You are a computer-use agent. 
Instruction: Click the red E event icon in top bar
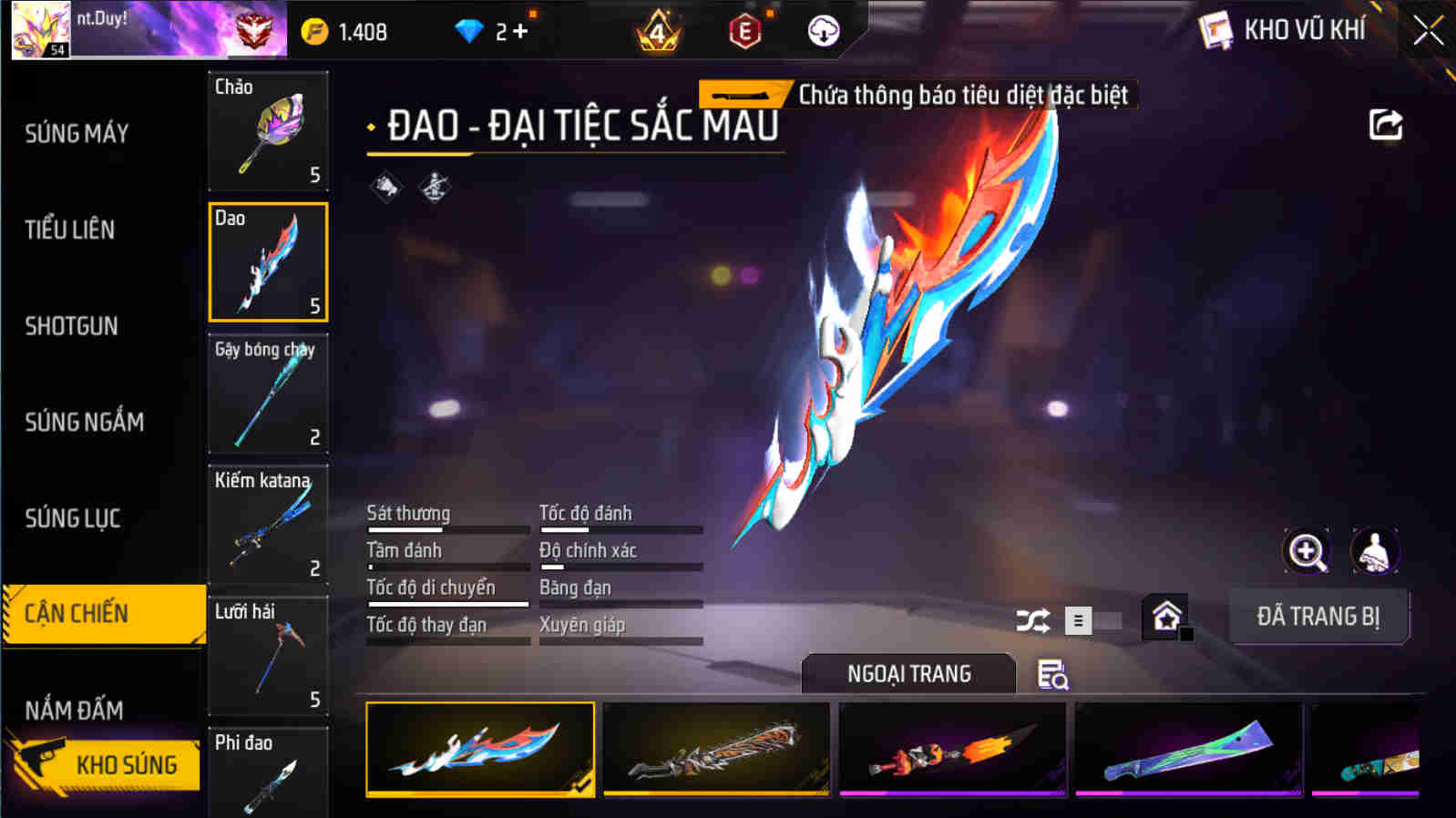coord(746,30)
